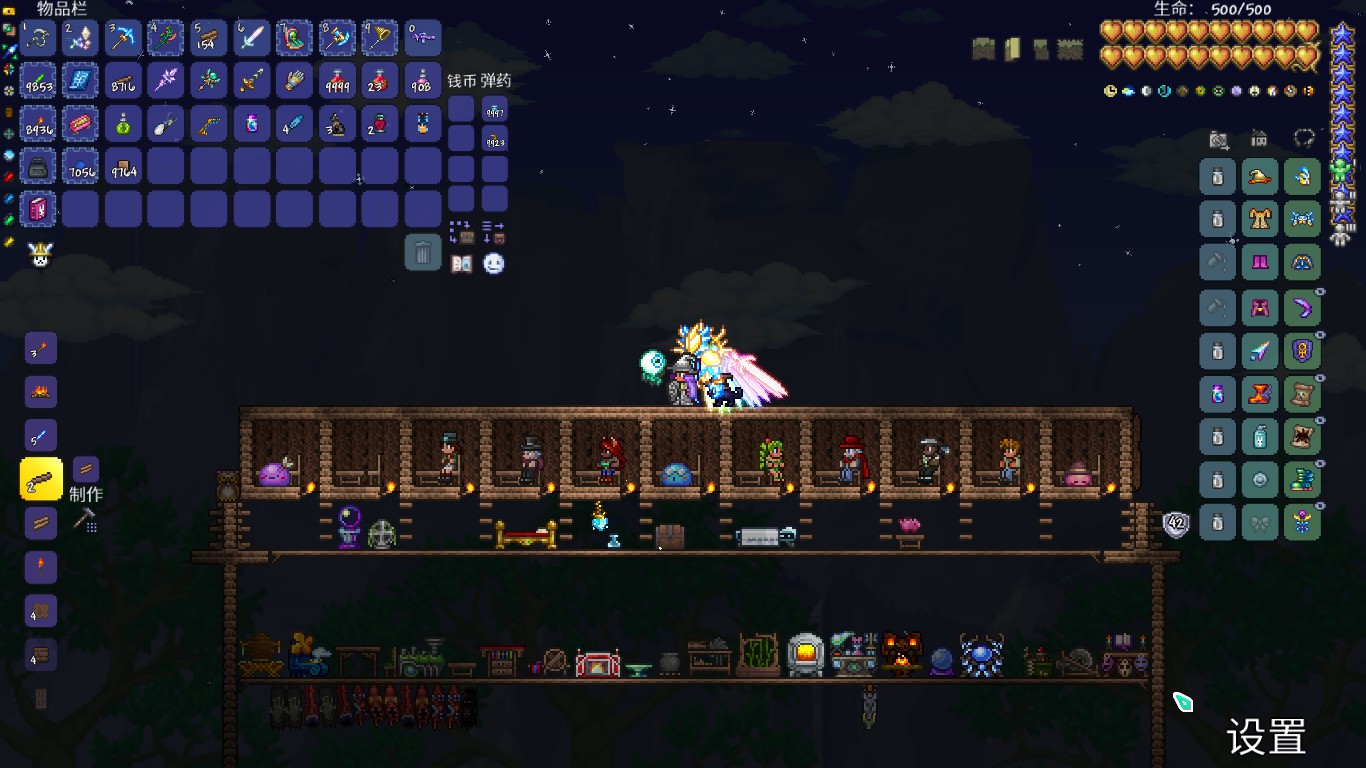The image size is (1366, 768).
Task: Craft the yellow highlighted gun recipe
Action: point(41,480)
